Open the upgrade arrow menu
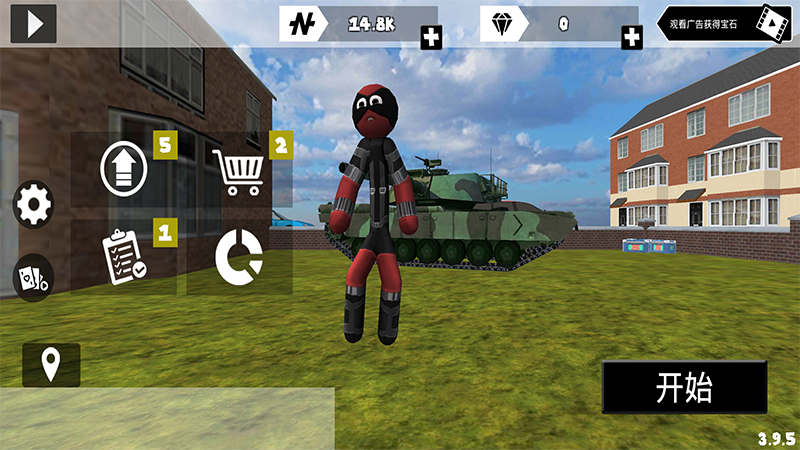Image resolution: width=800 pixels, height=450 pixels. (x=124, y=169)
